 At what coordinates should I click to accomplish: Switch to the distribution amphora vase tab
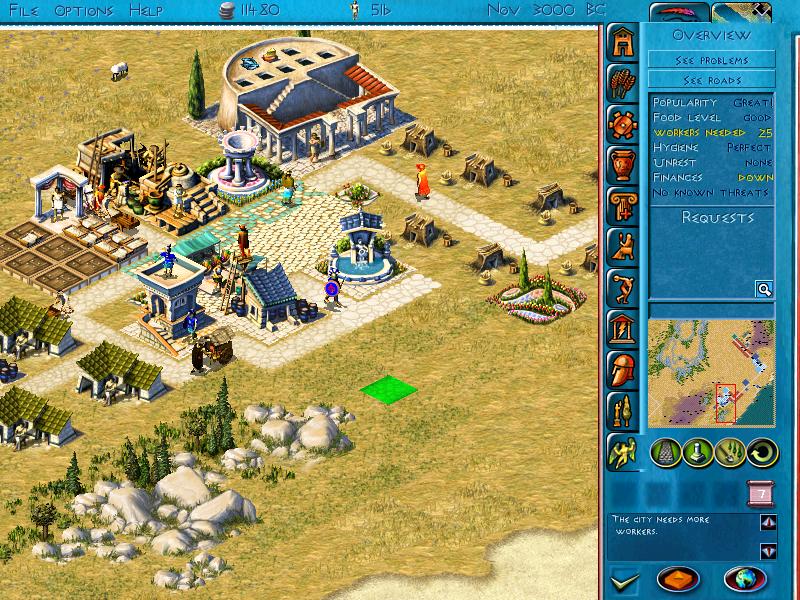[625, 163]
